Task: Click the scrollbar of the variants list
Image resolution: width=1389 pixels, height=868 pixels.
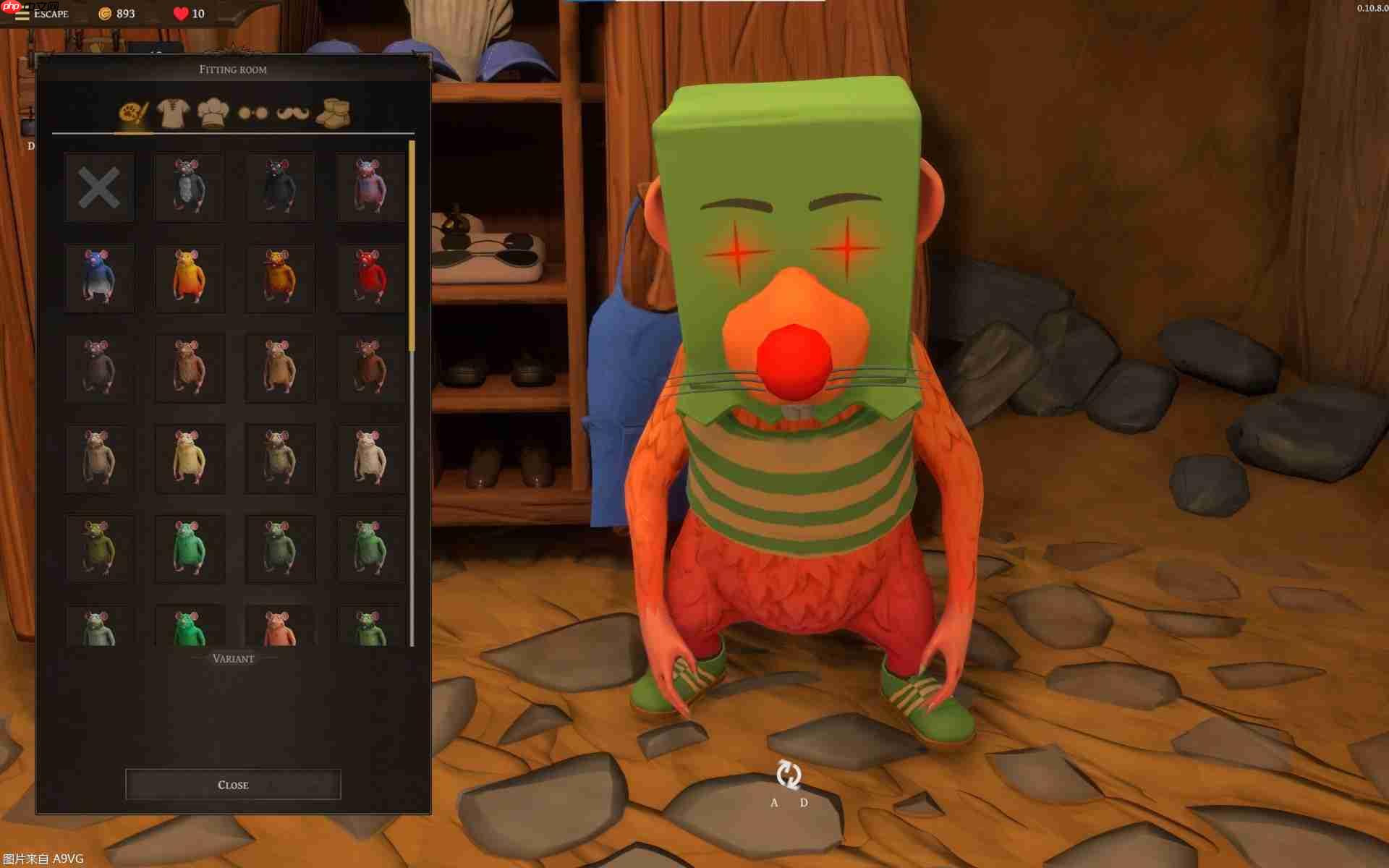Action: [410, 246]
